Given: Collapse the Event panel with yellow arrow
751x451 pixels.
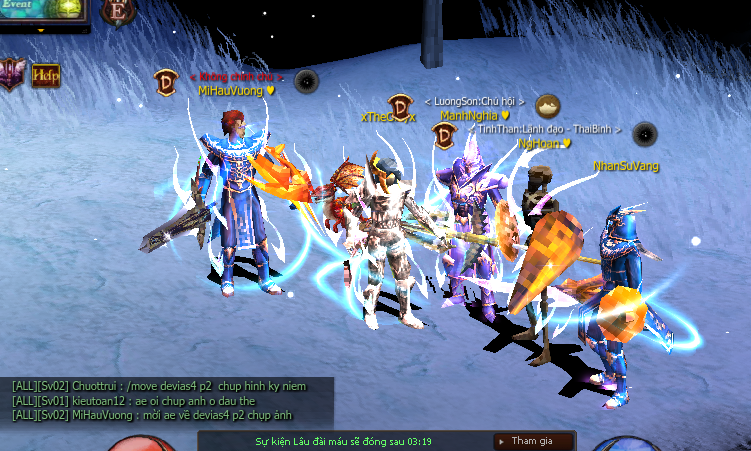Looking at the screenshot, I should (x=43, y=30).
